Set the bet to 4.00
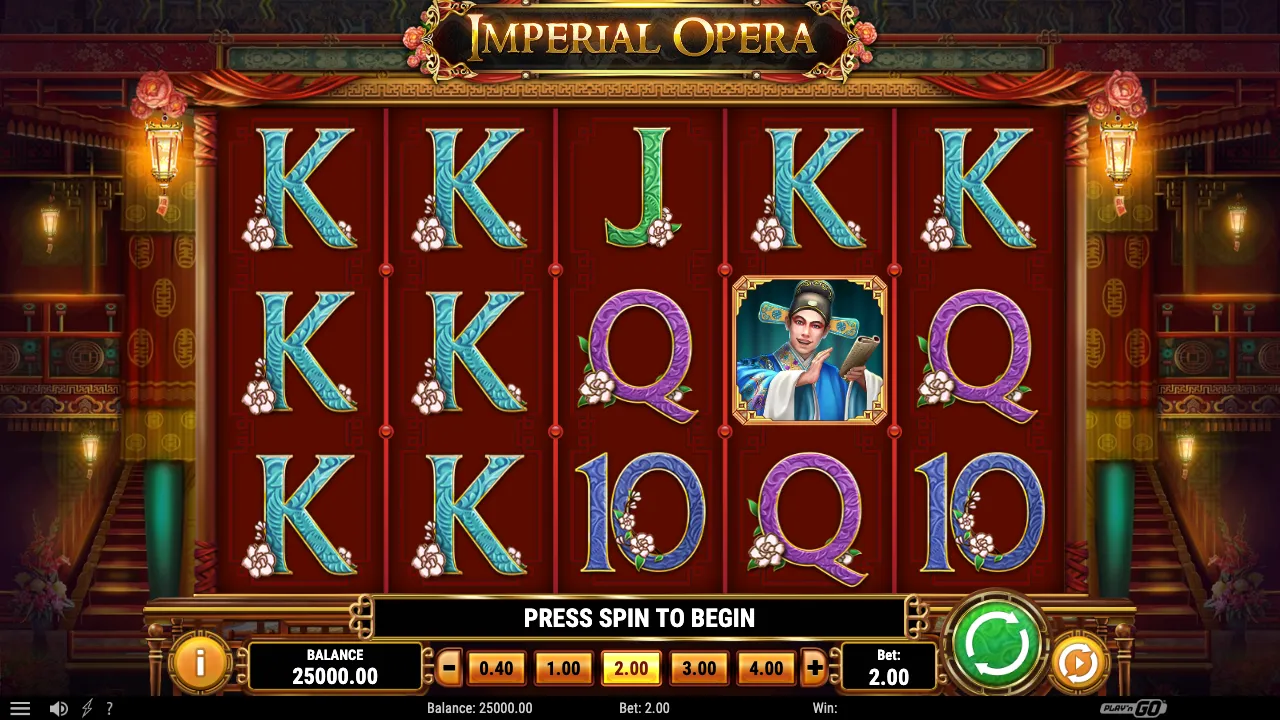Image resolution: width=1280 pixels, height=720 pixels. click(766, 668)
